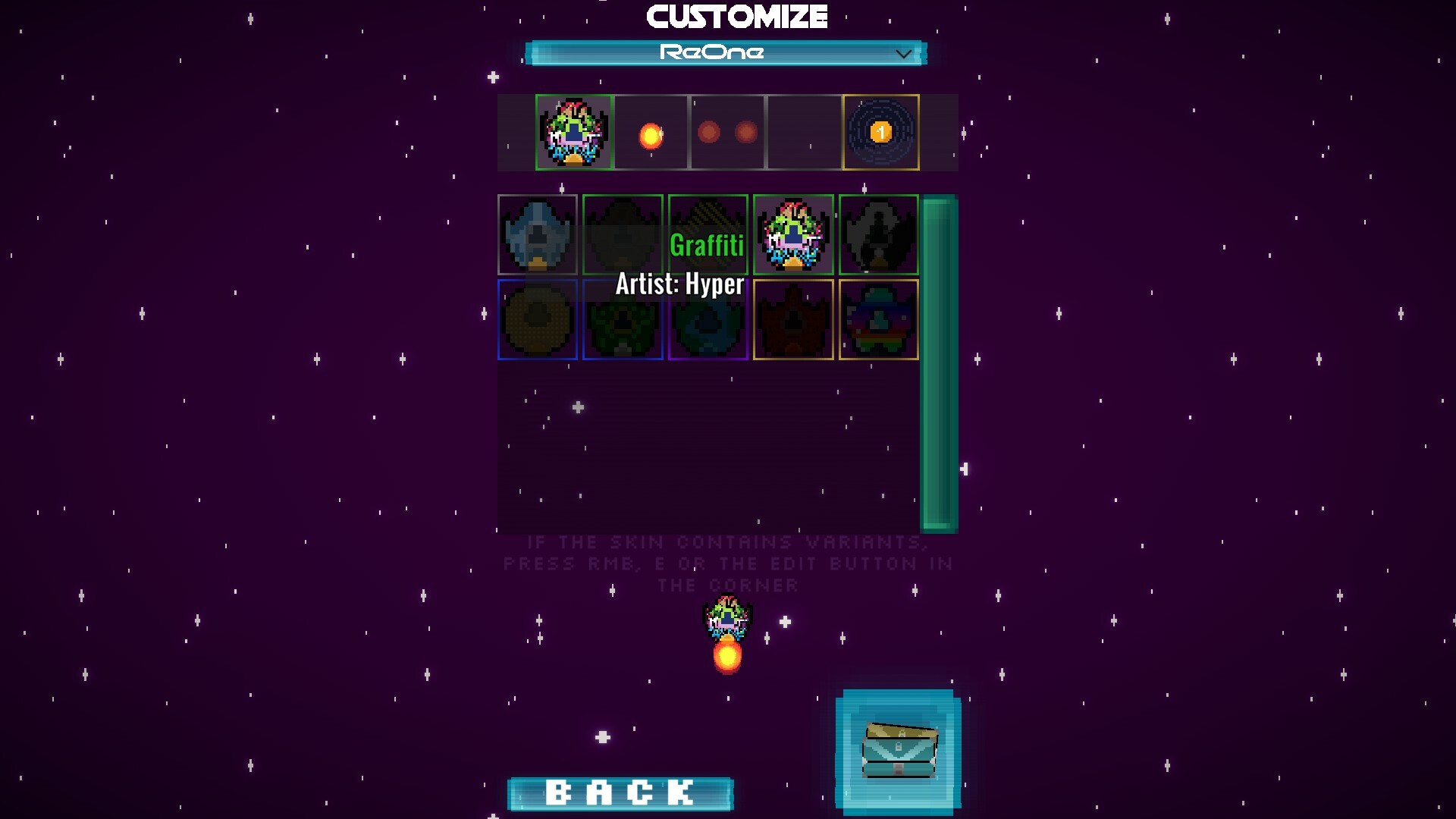Click the empty customization slot

pyautogui.click(x=804, y=133)
